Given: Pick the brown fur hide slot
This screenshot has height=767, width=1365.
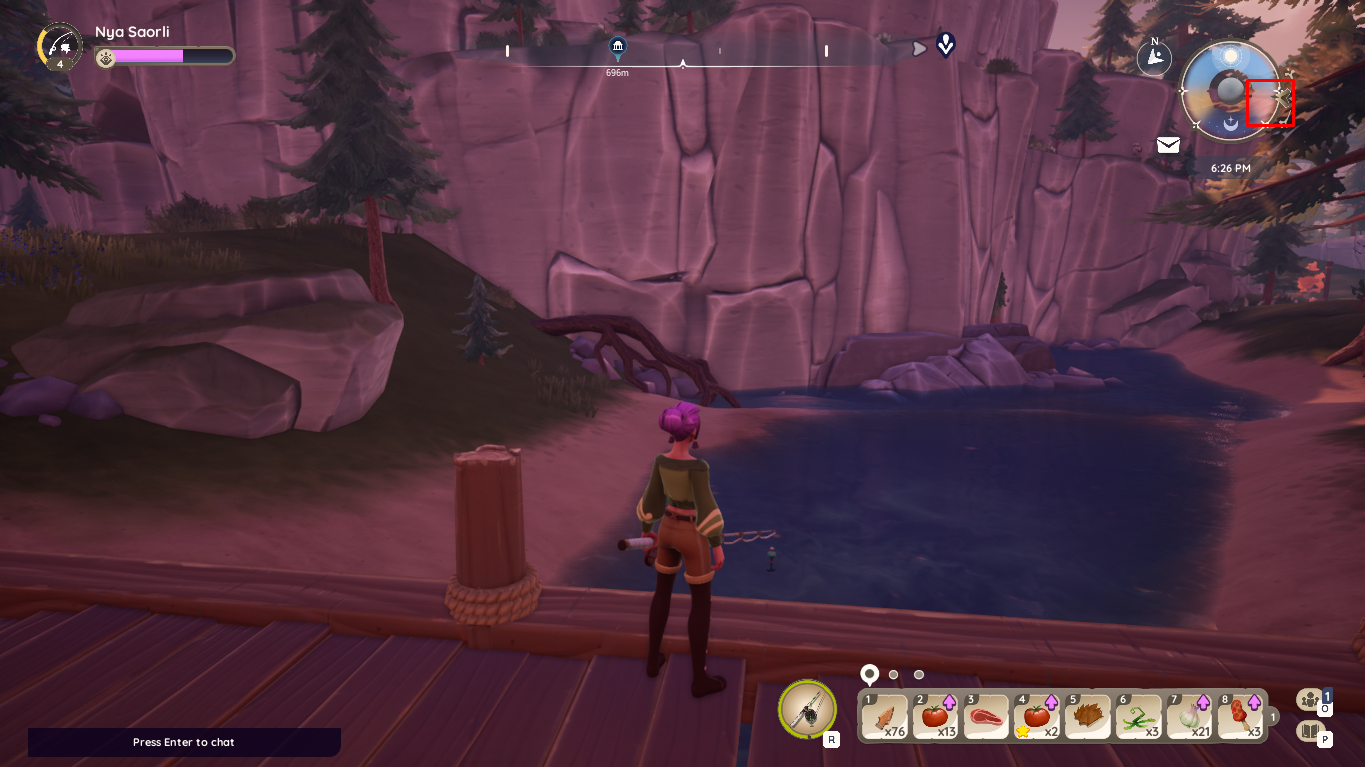Looking at the screenshot, I should pyautogui.click(x=1087, y=716).
